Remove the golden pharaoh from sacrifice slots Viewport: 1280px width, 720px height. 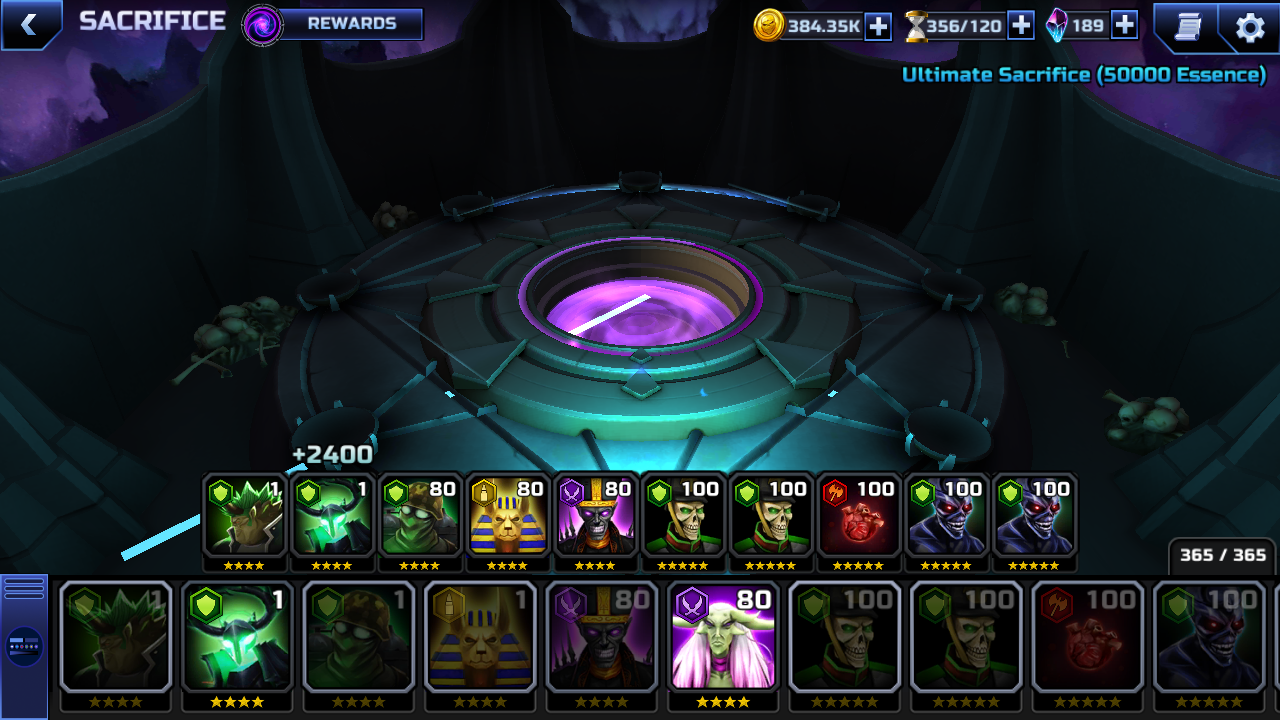click(x=507, y=516)
